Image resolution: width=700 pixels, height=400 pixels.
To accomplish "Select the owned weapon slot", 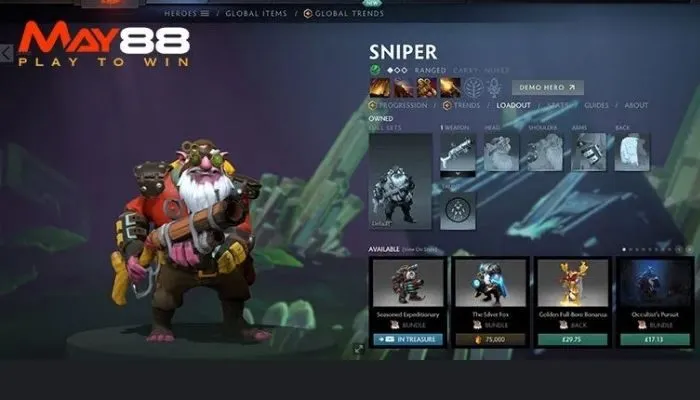I will [x=458, y=152].
